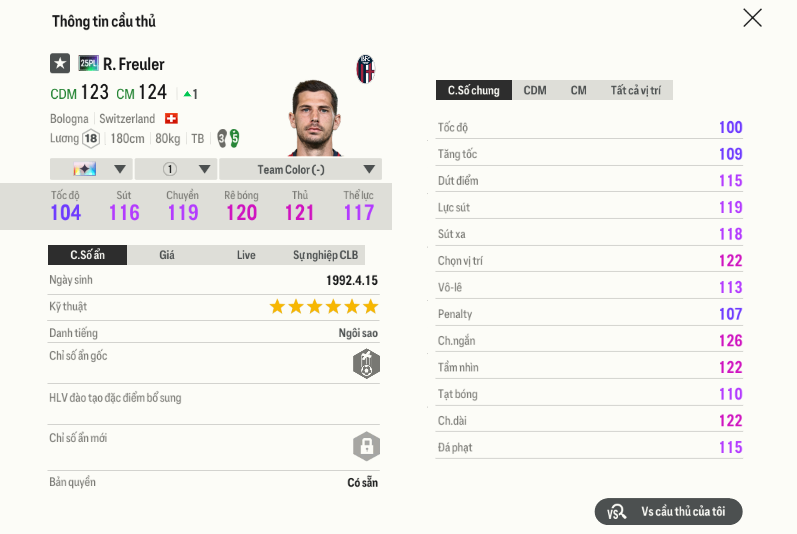Switch to the C.Số ẩn tab

[87, 255]
